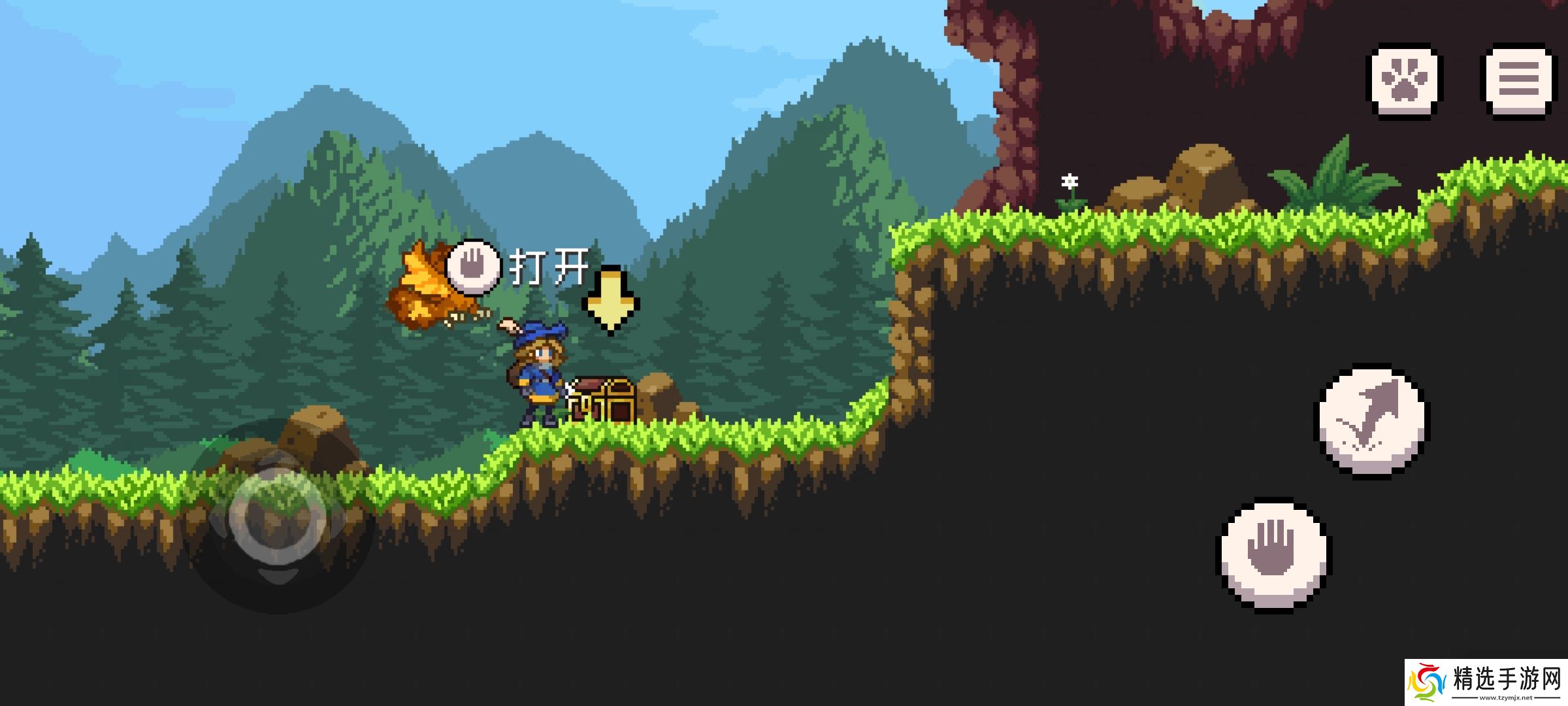
Task: Tap the virtual movement joystick
Action: click(x=278, y=516)
